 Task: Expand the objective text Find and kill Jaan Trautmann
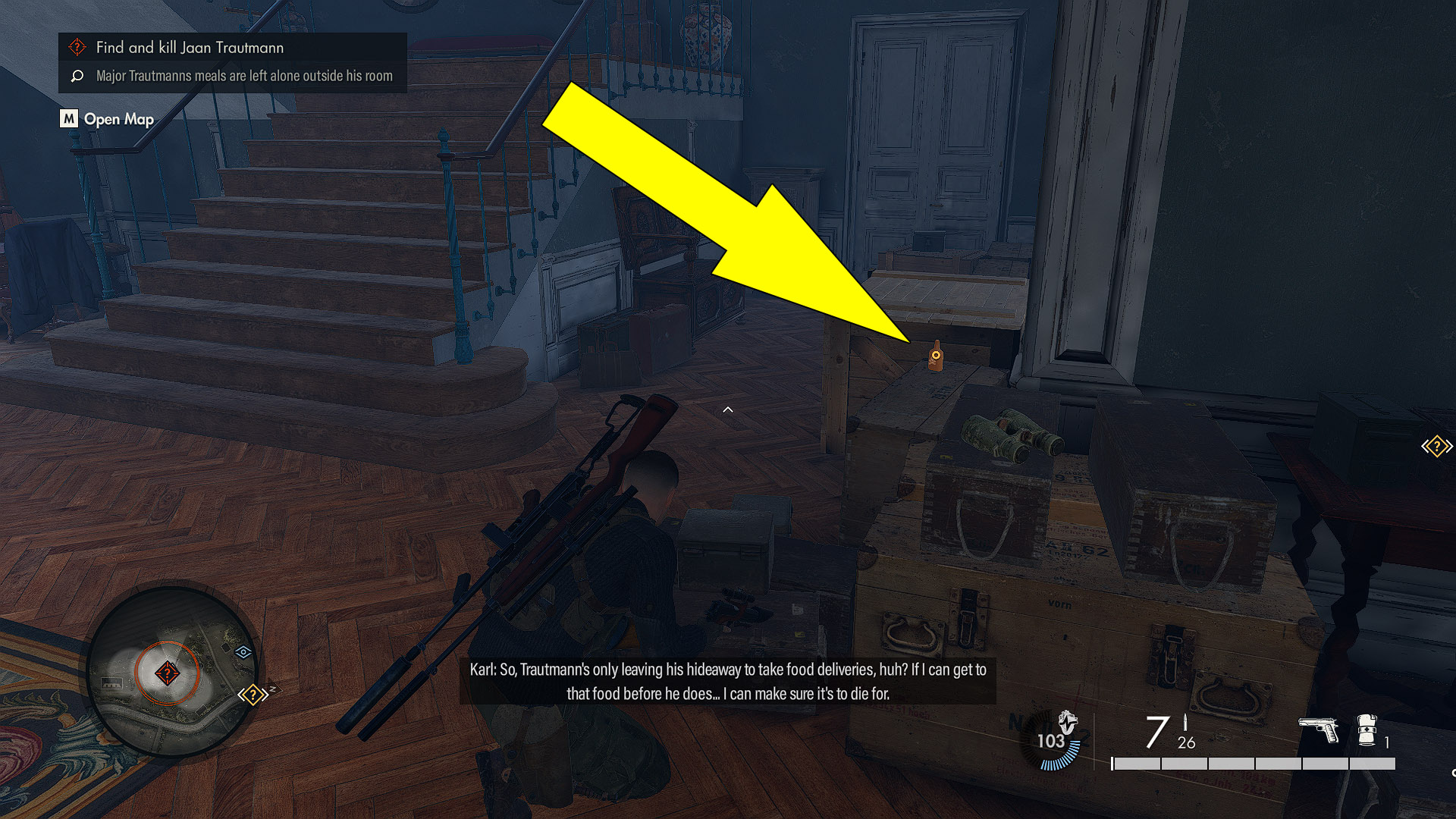click(188, 47)
